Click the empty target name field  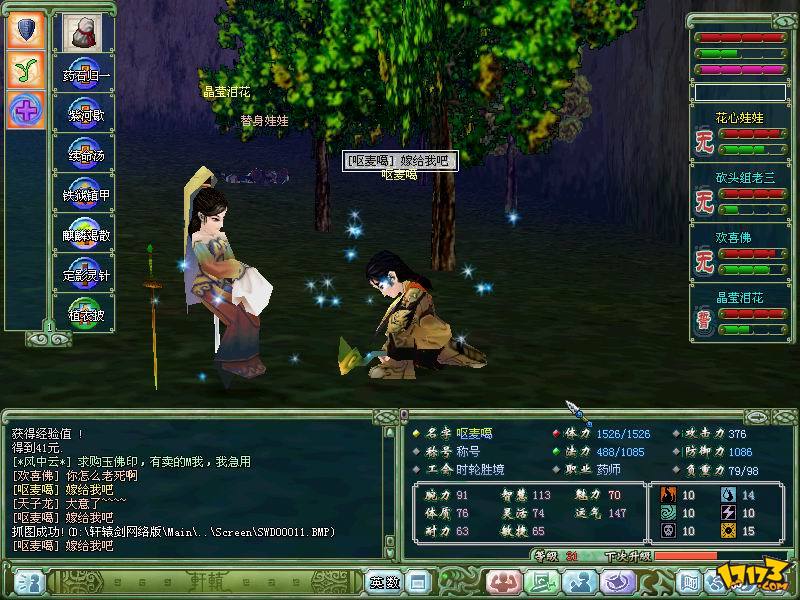coord(739,92)
